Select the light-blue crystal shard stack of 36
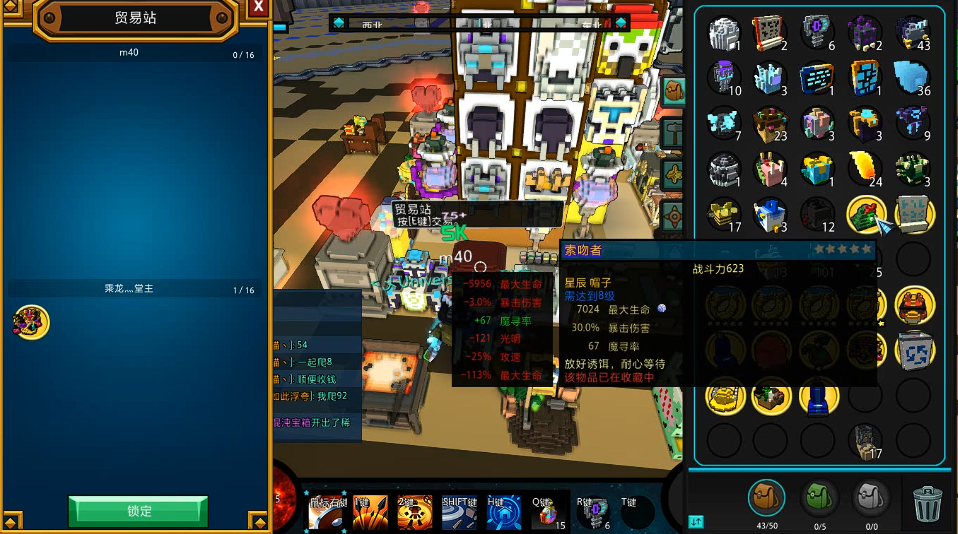Image resolution: width=958 pixels, height=534 pixels. 911,76
